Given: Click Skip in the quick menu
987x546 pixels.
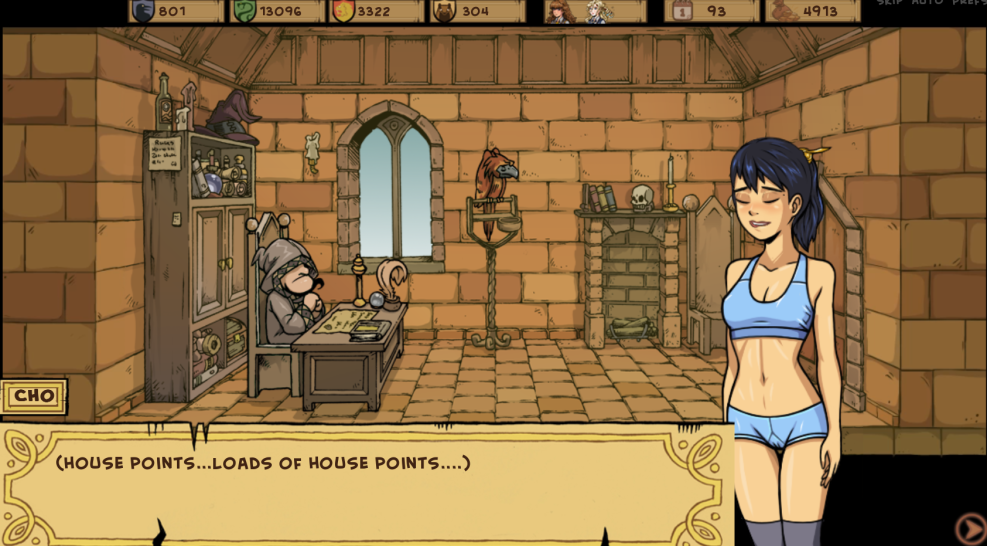Looking at the screenshot, I should coord(890,3).
